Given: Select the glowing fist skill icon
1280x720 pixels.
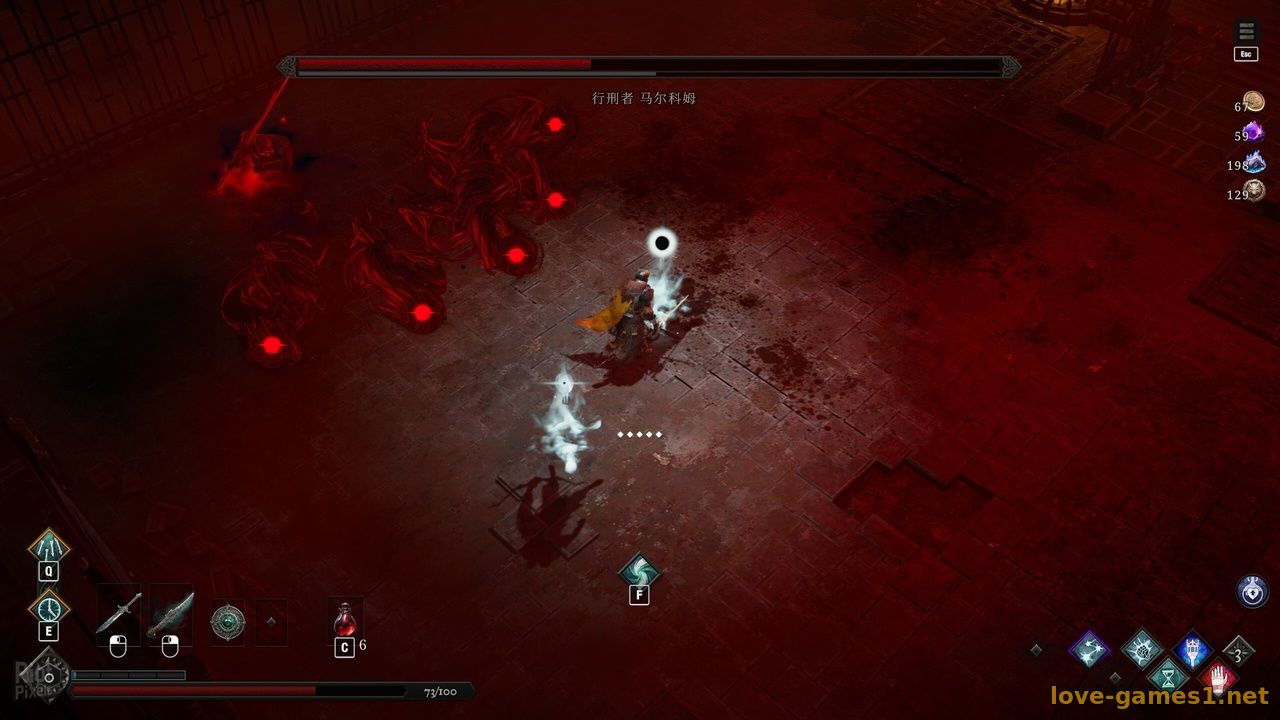Looking at the screenshot, I should point(1141,649).
